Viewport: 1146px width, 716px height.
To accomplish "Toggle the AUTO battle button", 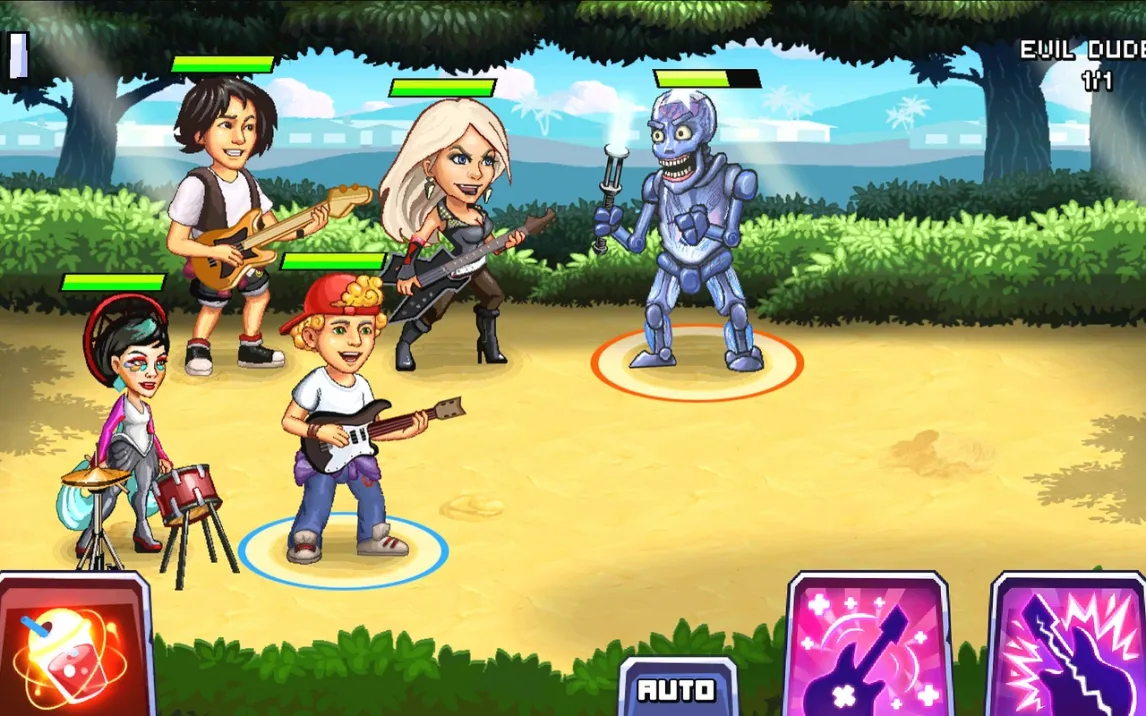I will tap(678, 689).
